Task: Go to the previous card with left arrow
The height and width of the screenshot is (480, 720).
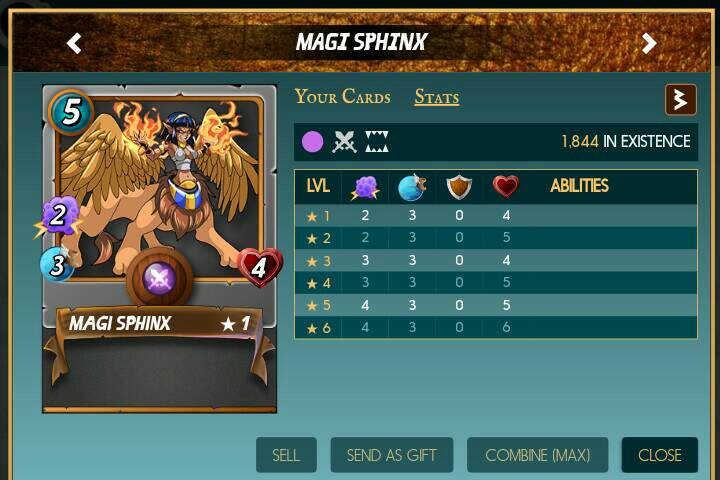Action: [74, 43]
